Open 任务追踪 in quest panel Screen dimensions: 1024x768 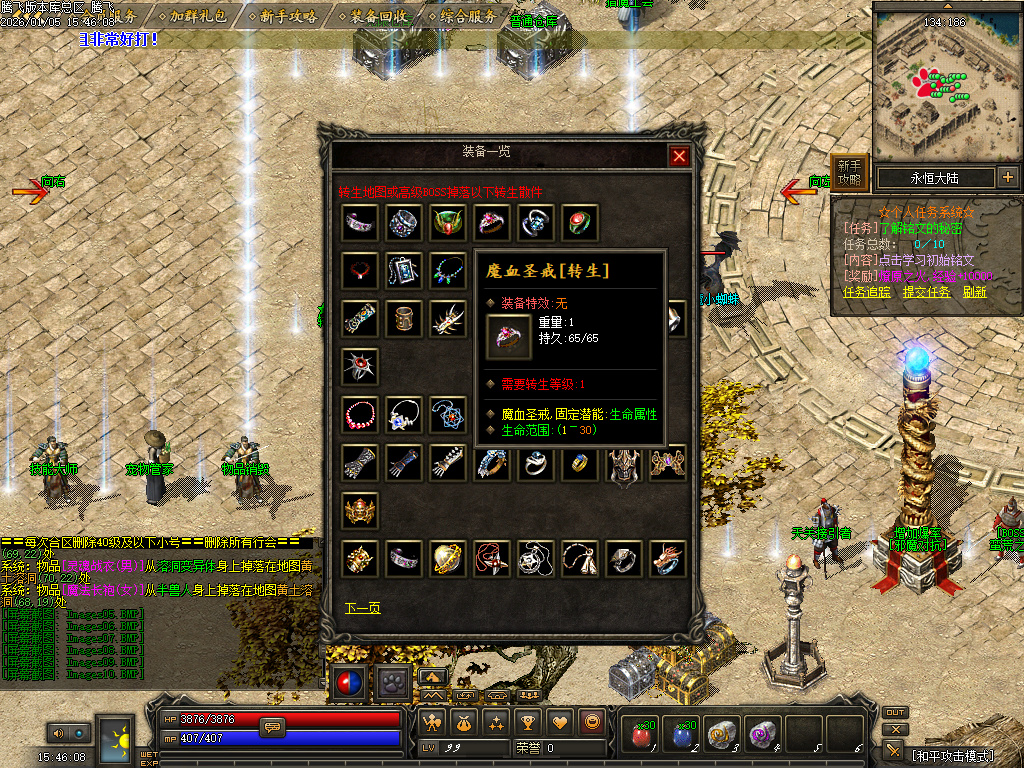pos(867,292)
